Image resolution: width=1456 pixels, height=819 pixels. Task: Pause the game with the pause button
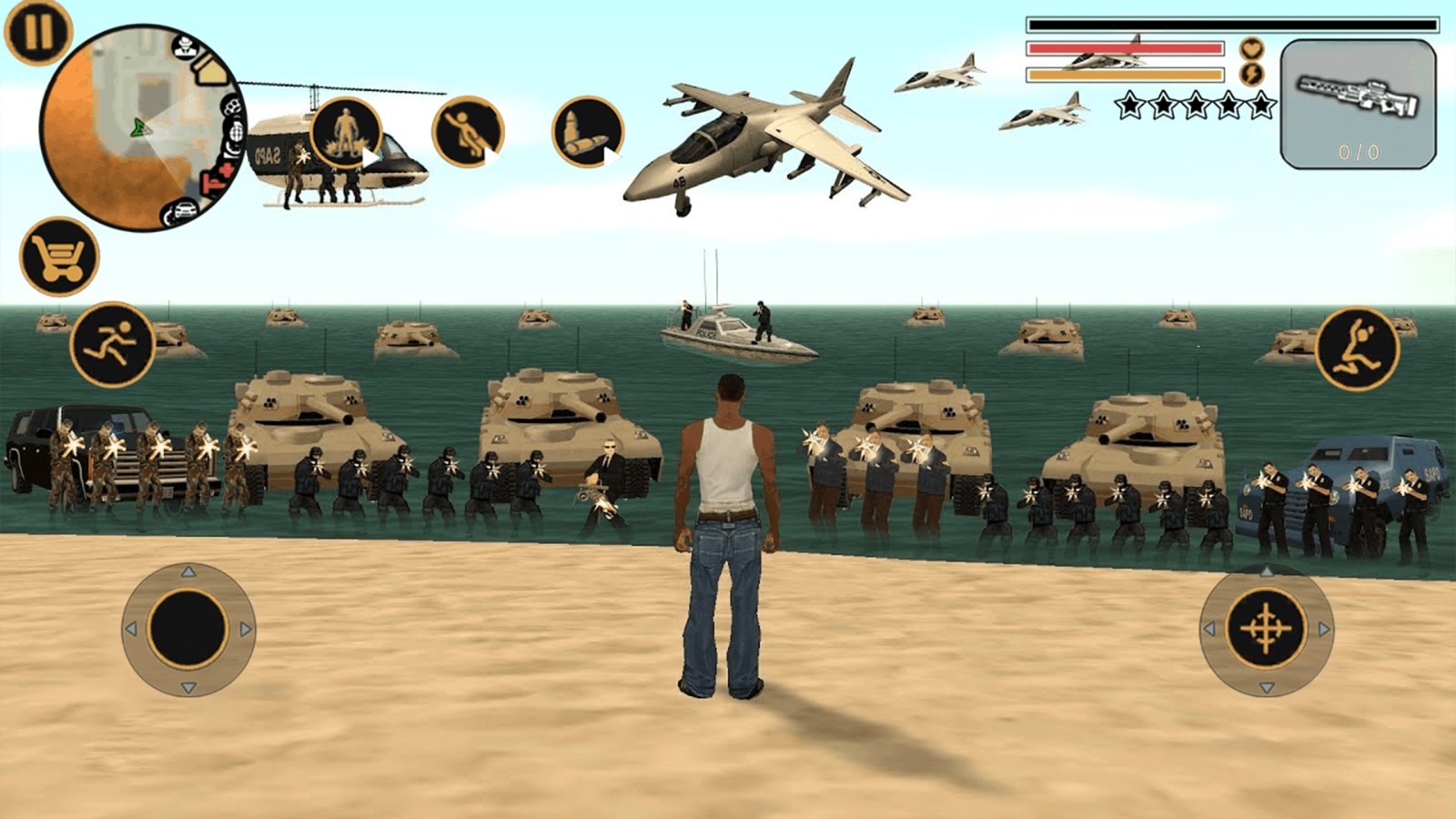pyautogui.click(x=37, y=32)
